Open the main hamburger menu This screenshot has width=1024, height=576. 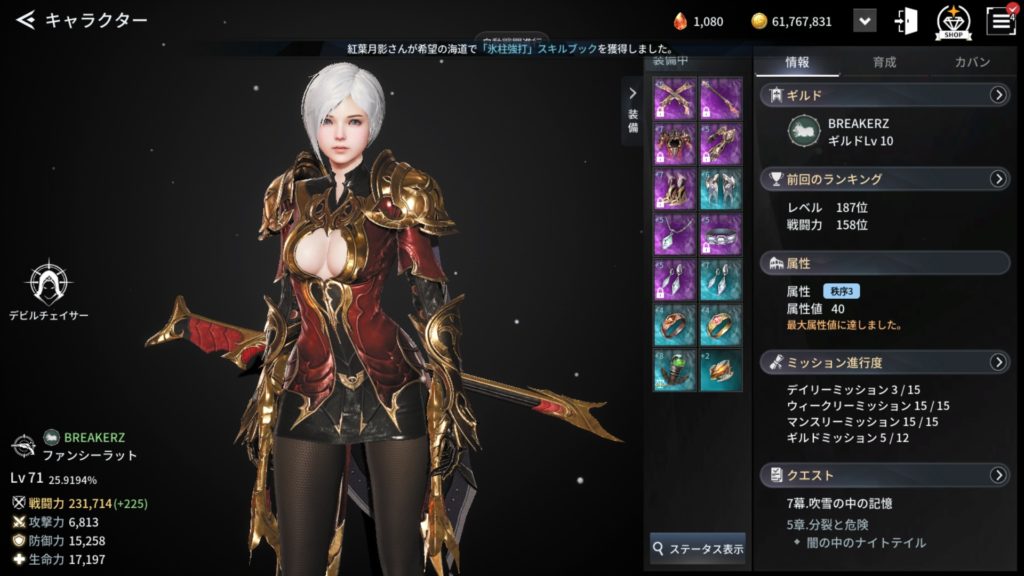1000,21
